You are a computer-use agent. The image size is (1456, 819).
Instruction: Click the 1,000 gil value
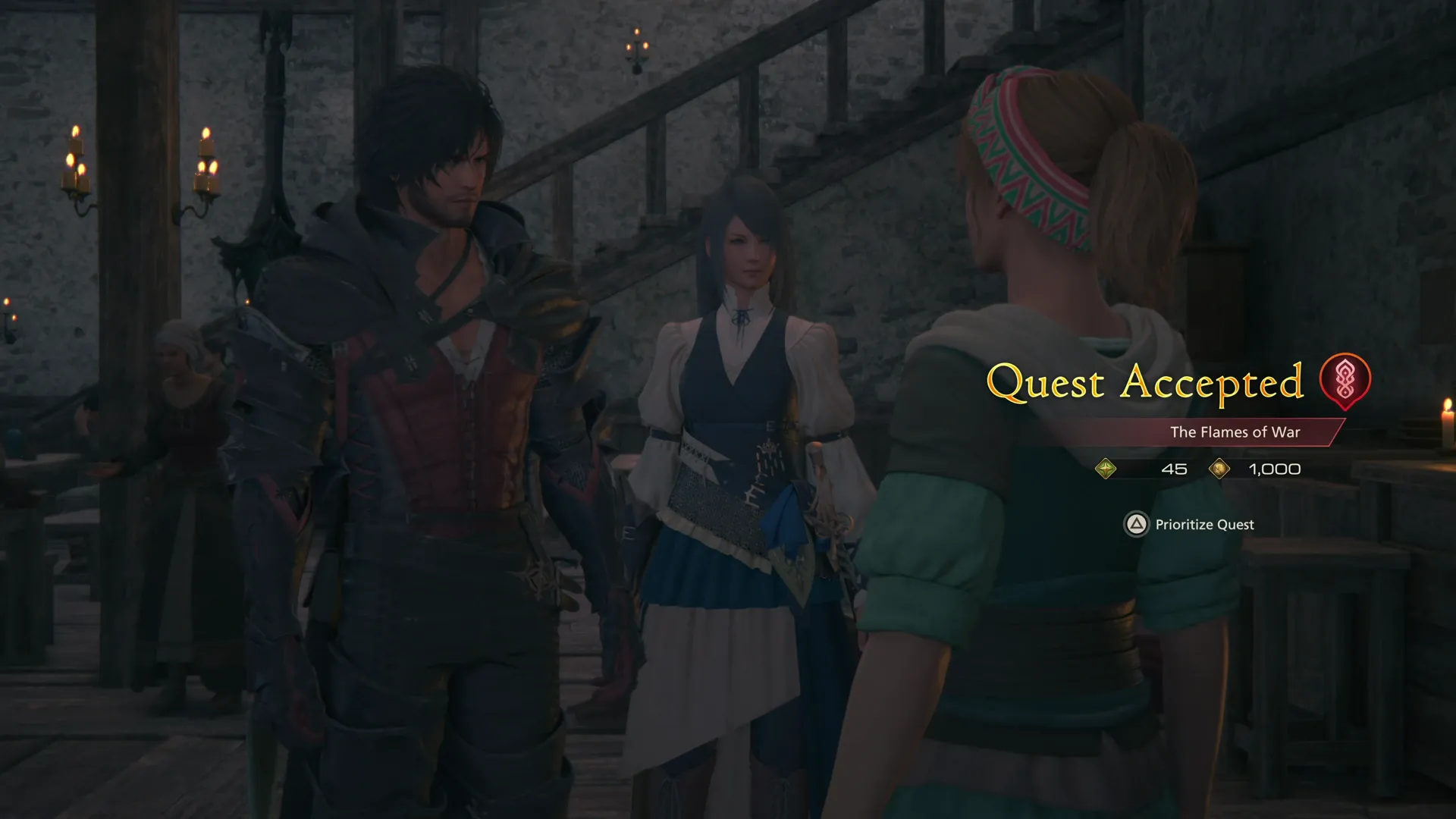[1274, 469]
